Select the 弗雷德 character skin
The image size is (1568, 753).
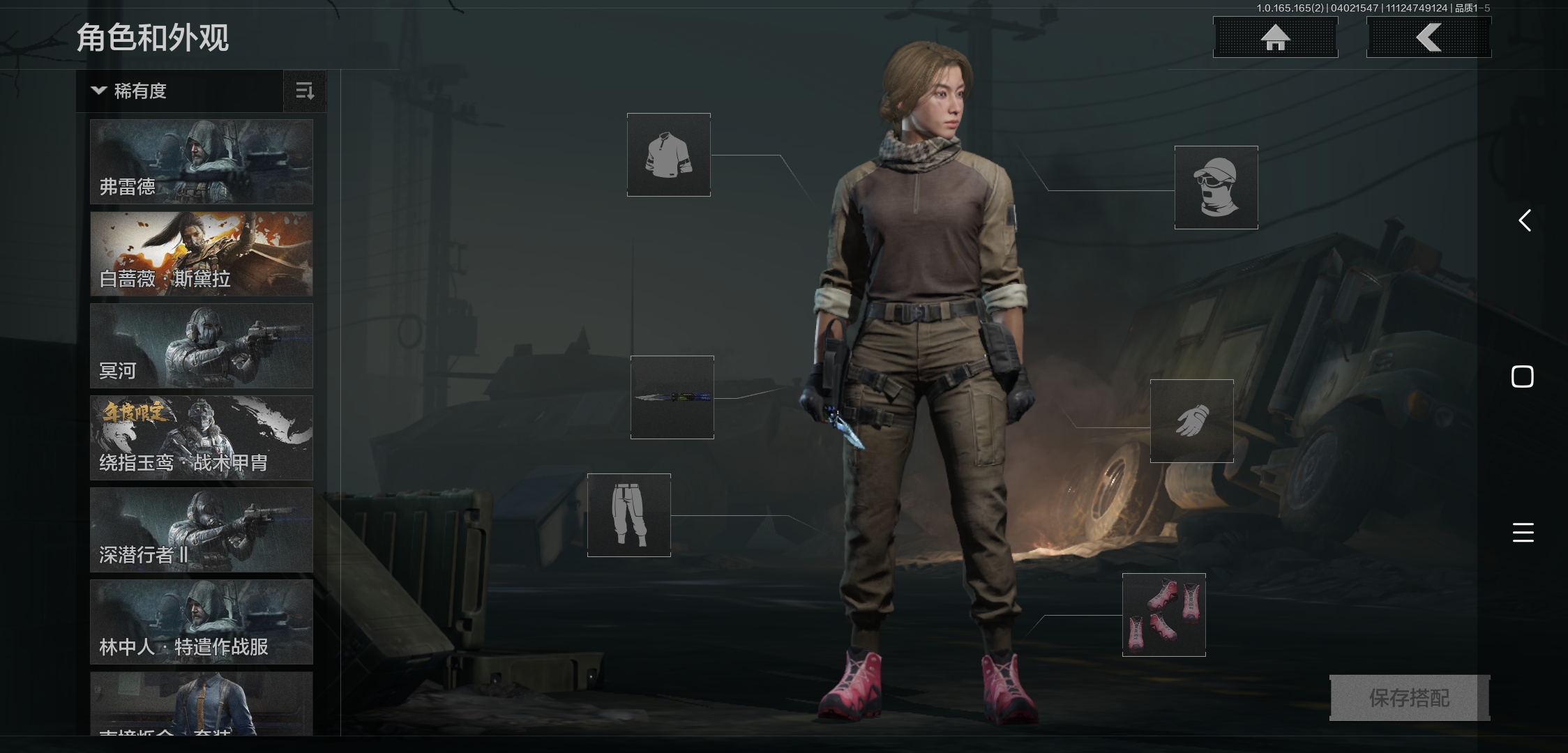pos(202,162)
